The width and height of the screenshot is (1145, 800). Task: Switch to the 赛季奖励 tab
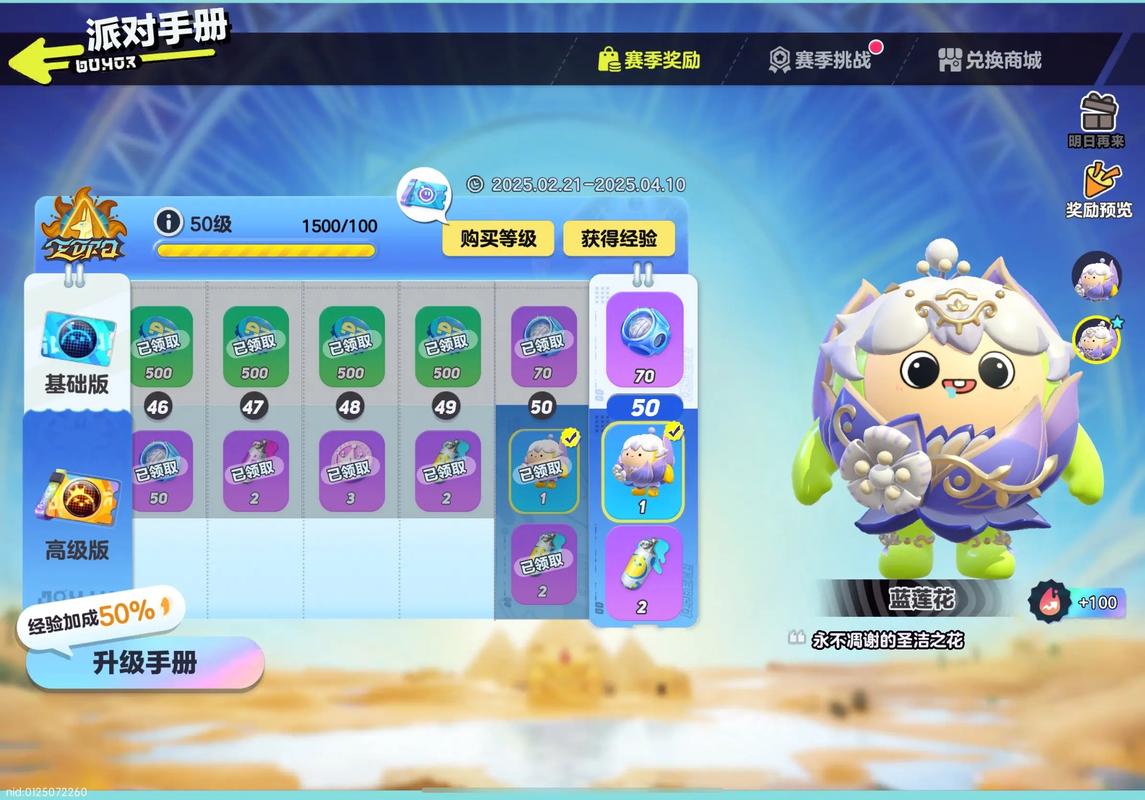coord(649,60)
